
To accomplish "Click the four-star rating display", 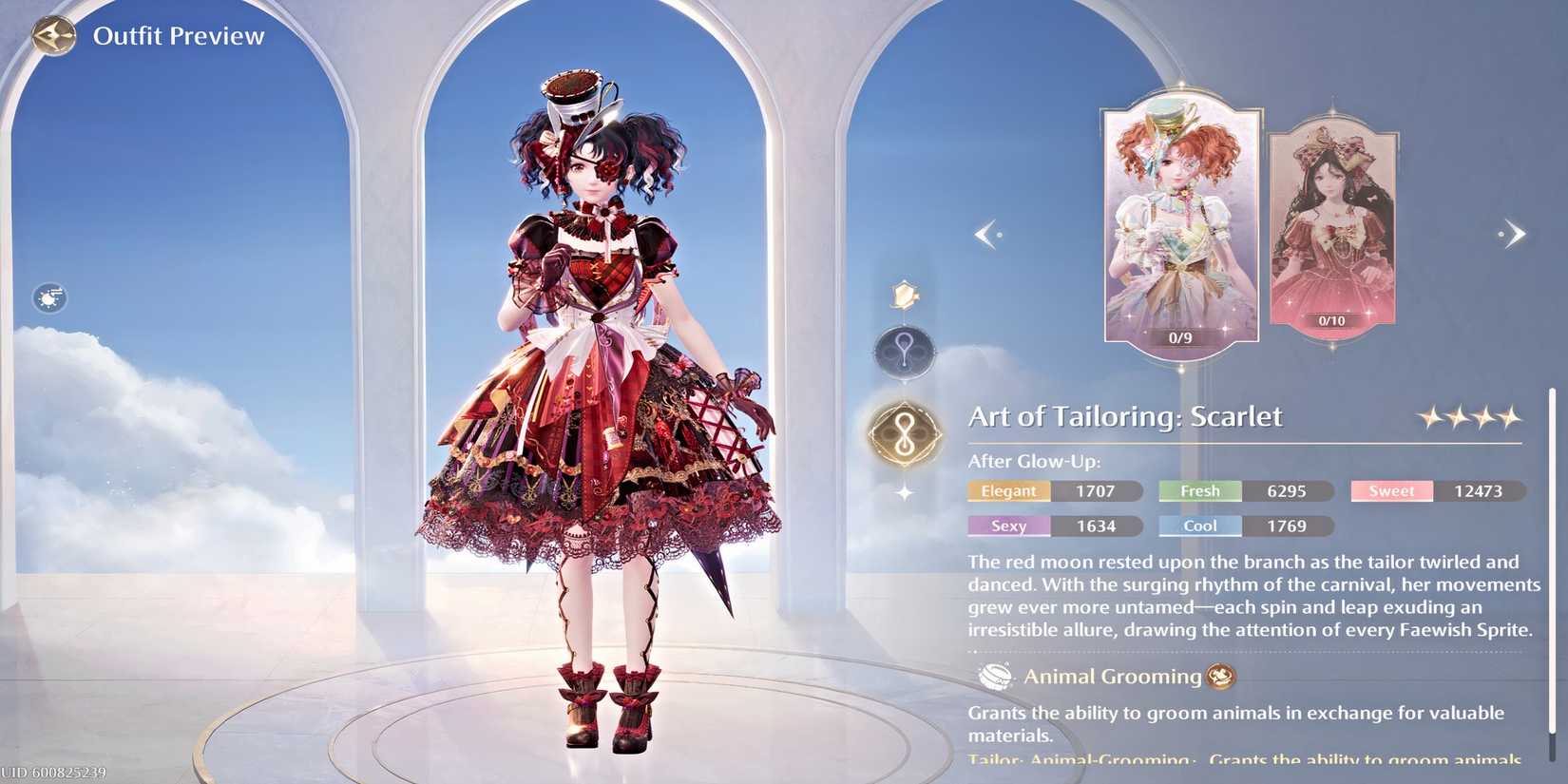I will 1468,415.
